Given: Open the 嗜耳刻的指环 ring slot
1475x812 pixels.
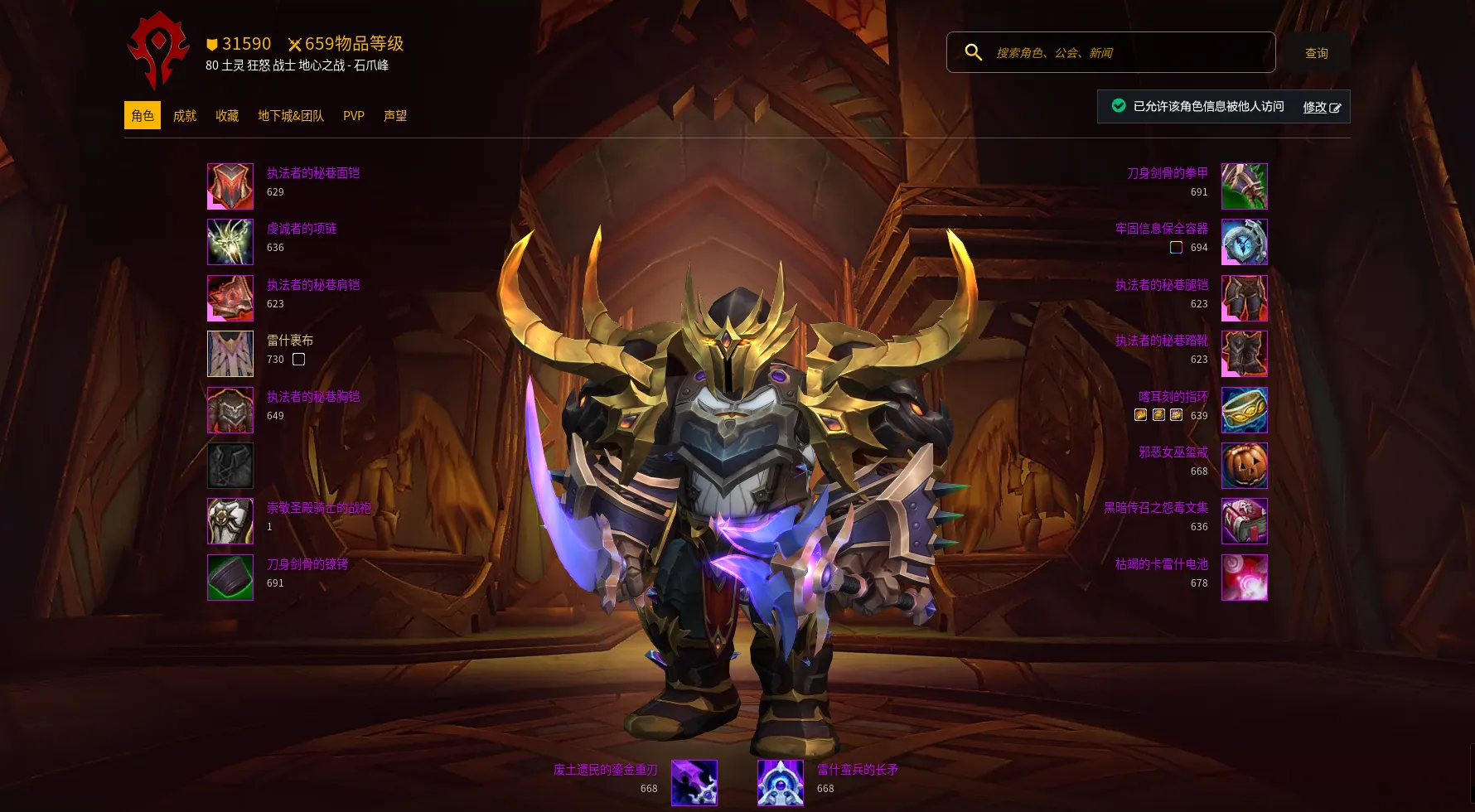Looking at the screenshot, I should 1244,410.
